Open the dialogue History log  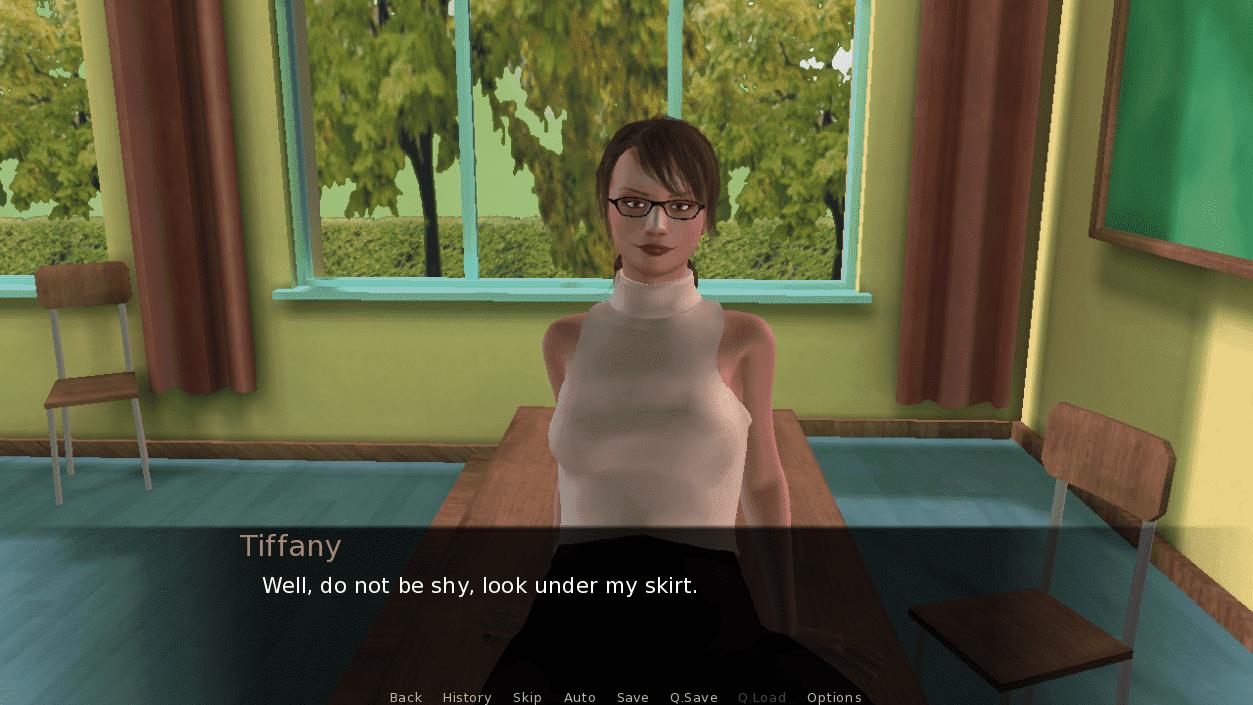467,697
